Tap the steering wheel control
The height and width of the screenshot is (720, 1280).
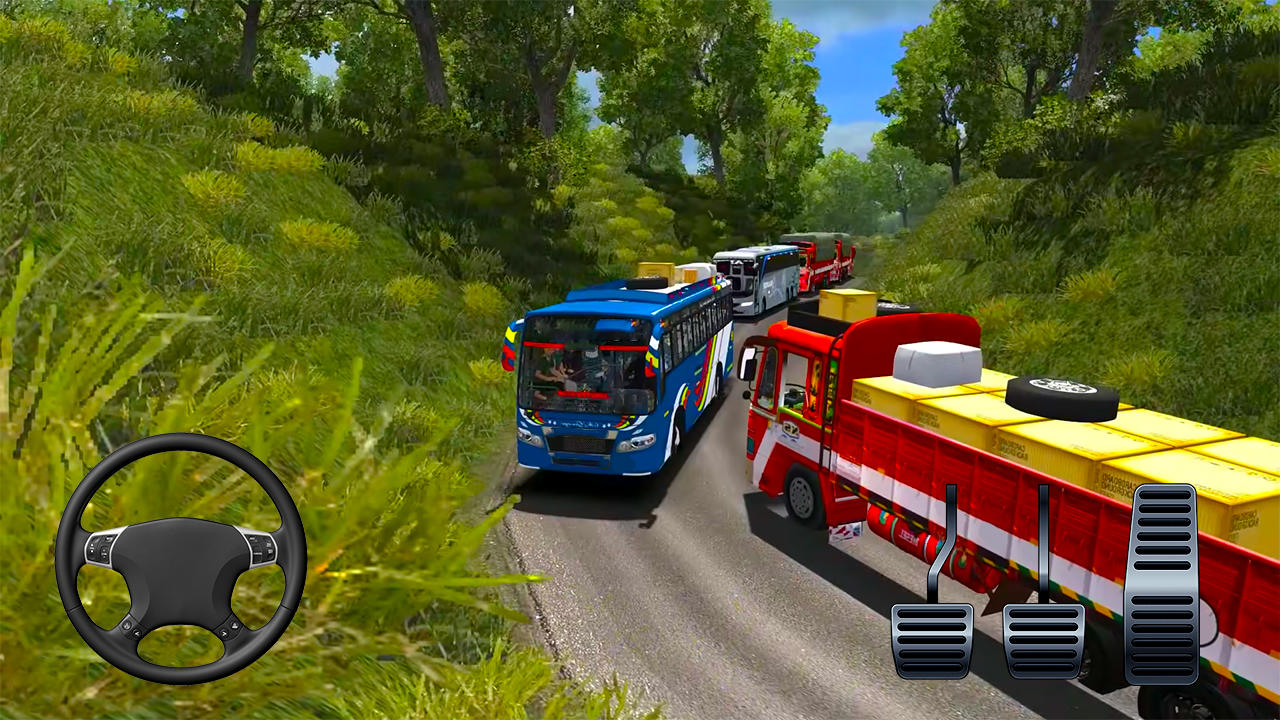pyautogui.click(x=185, y=560)
